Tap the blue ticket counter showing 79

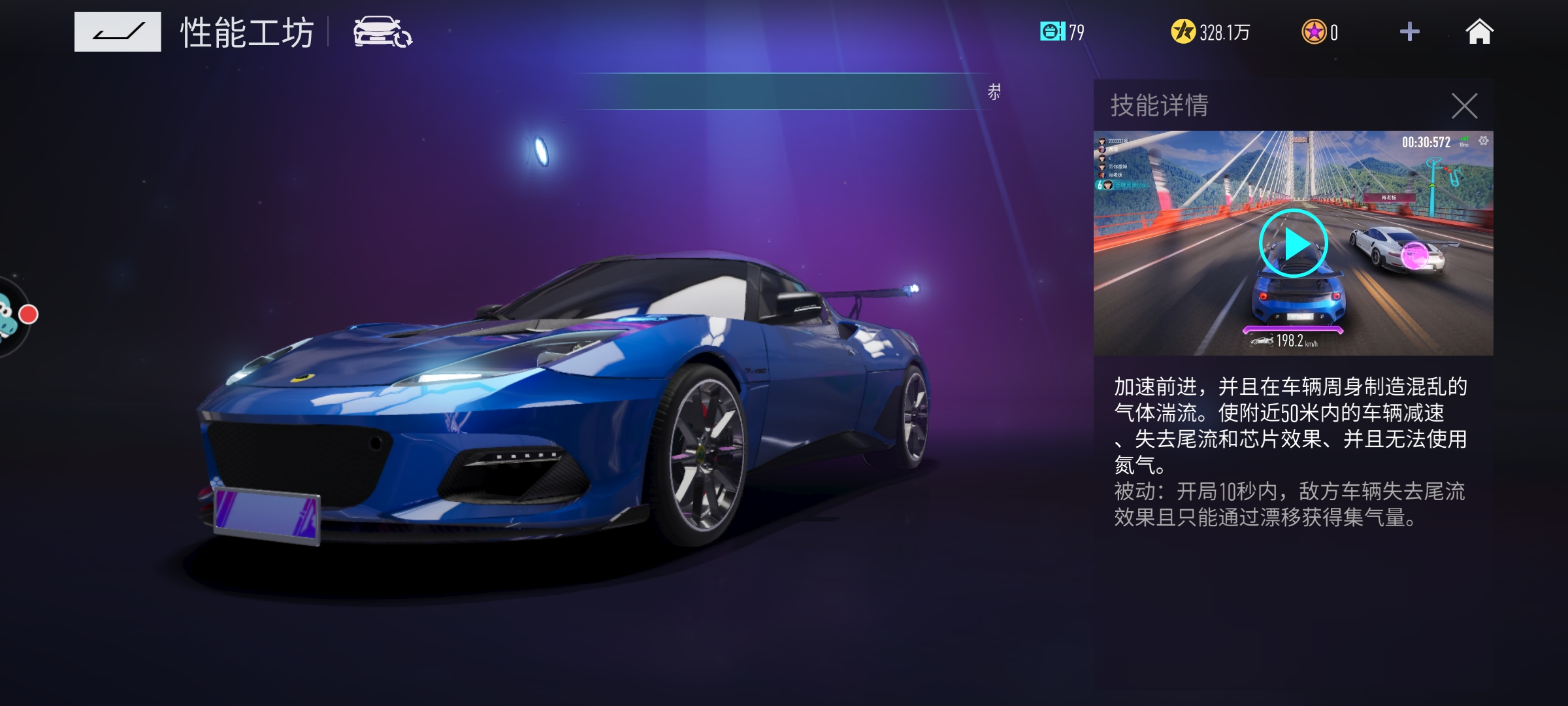[1062, 31]
